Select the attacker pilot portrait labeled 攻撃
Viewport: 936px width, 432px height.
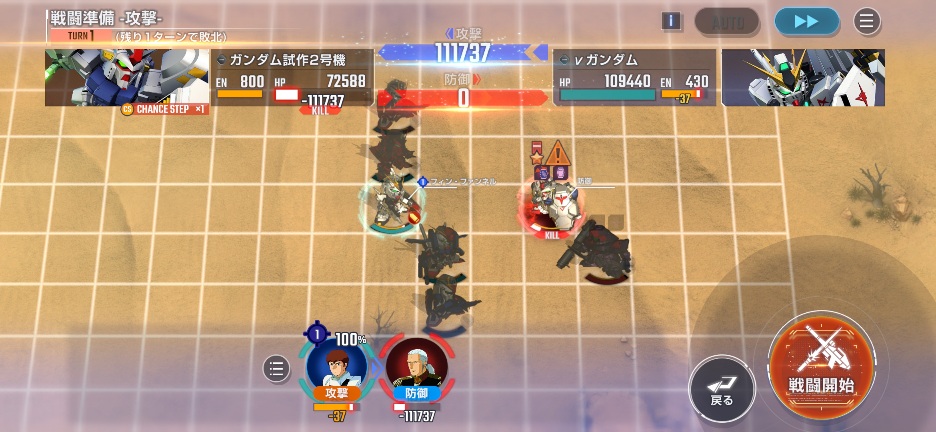336,365
